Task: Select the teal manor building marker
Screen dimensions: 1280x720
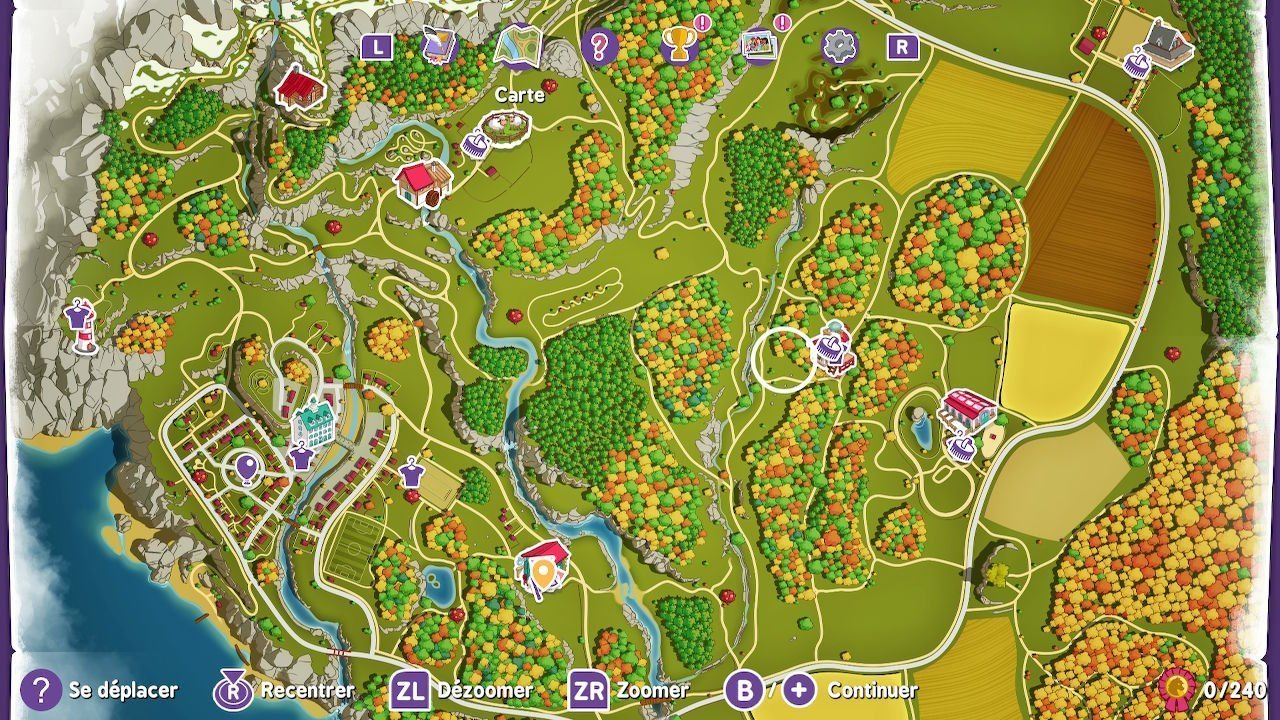Action: coord(316,422)
